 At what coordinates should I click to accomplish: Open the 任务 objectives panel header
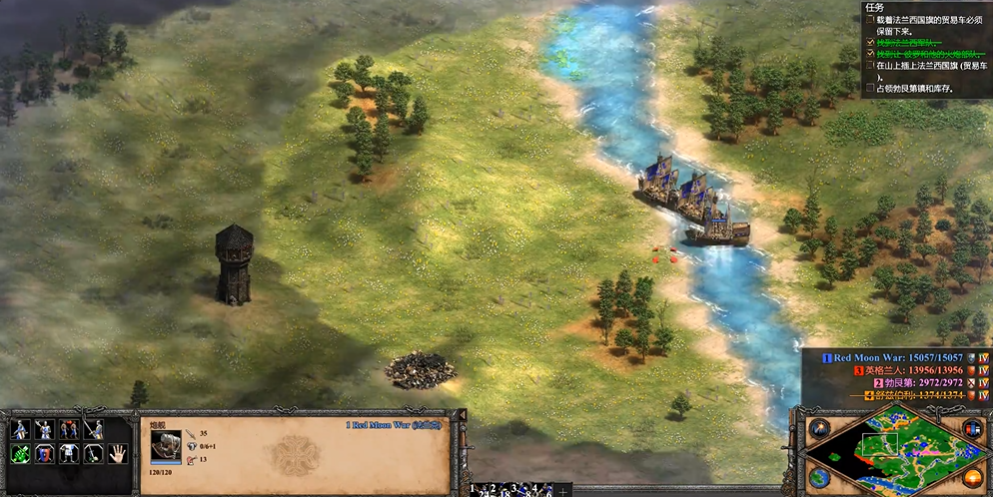click(x=875, y=6)
